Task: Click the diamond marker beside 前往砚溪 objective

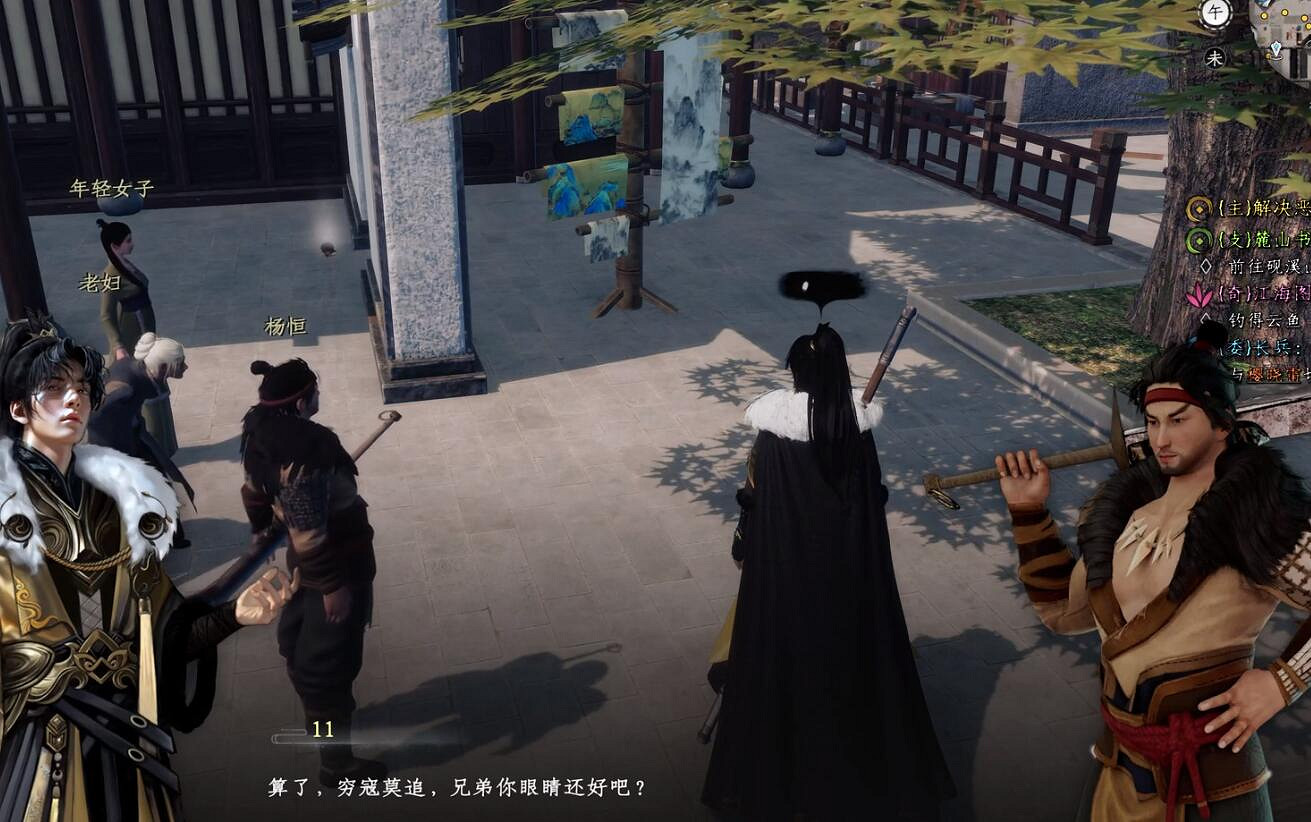Action: (1203, 265)
